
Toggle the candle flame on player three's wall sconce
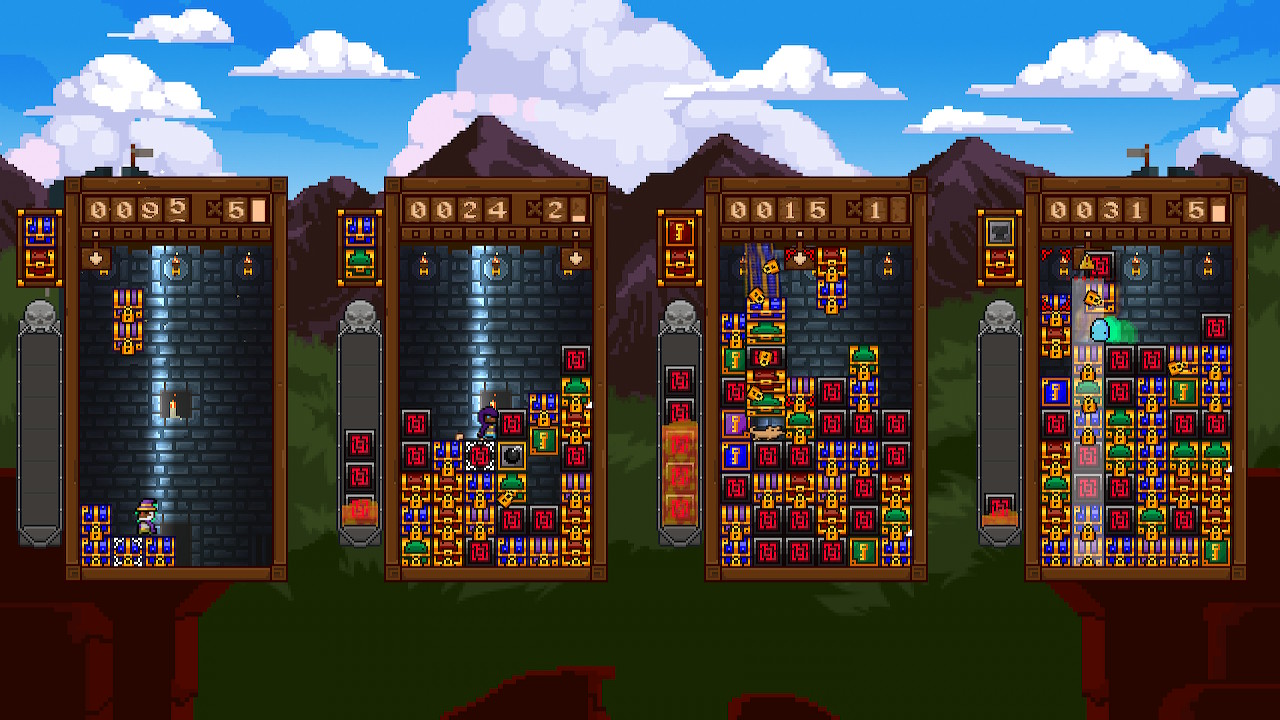888,262
